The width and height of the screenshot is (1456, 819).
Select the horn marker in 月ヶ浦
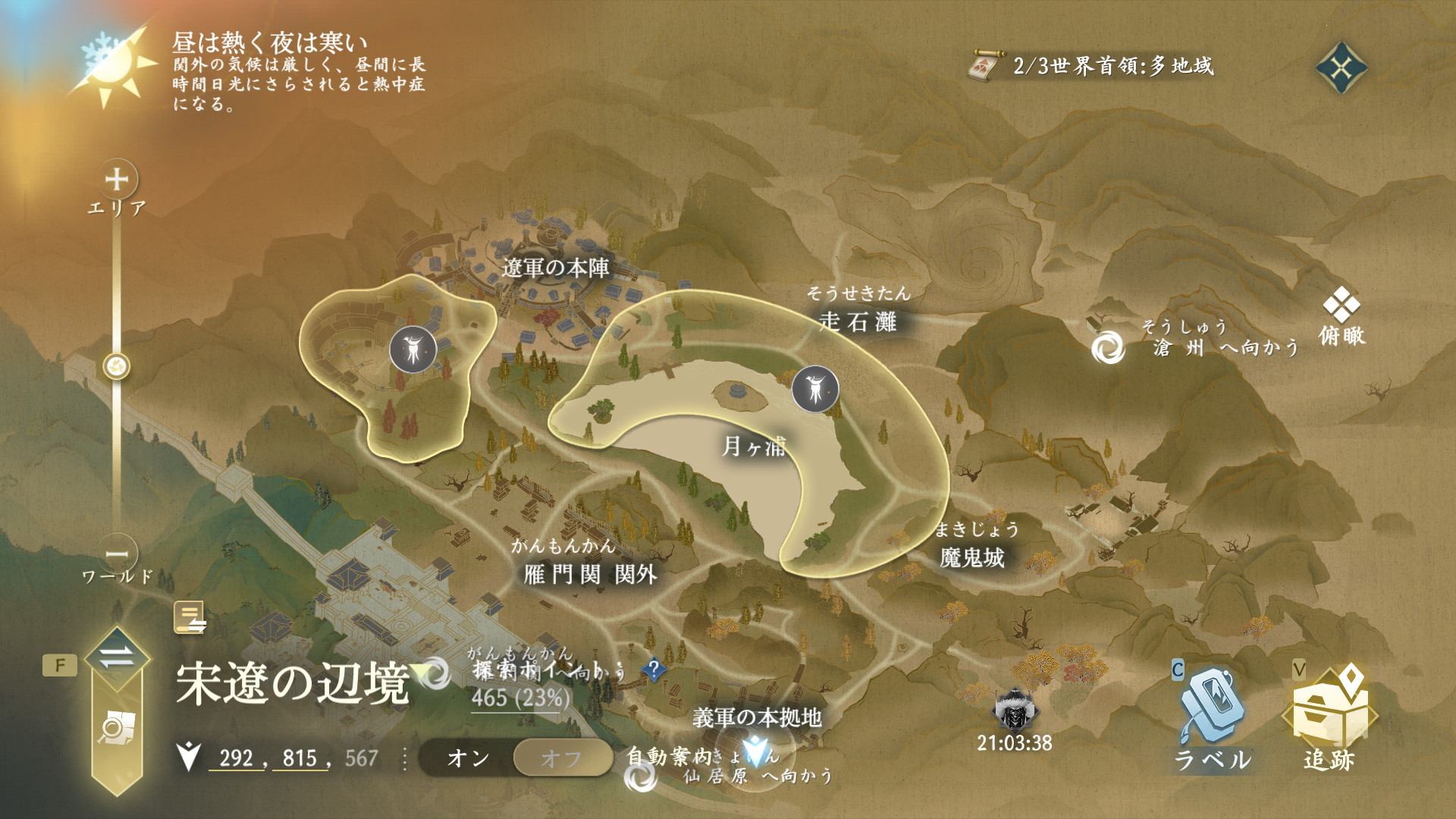[812, 390]
